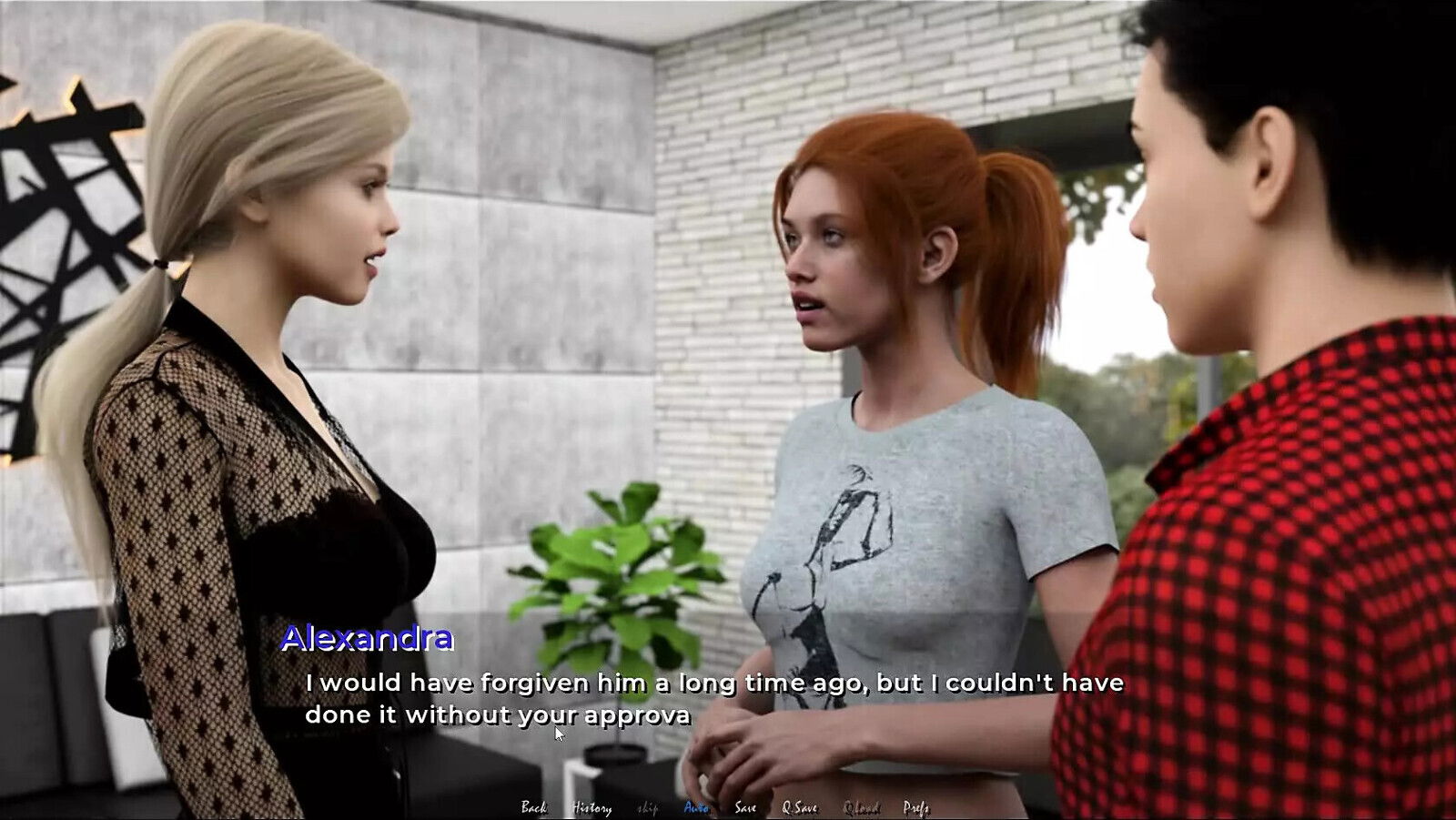This screenshot has height=820, width=1456.
Task: Open the Save game menu
Action: click(745, 807)
